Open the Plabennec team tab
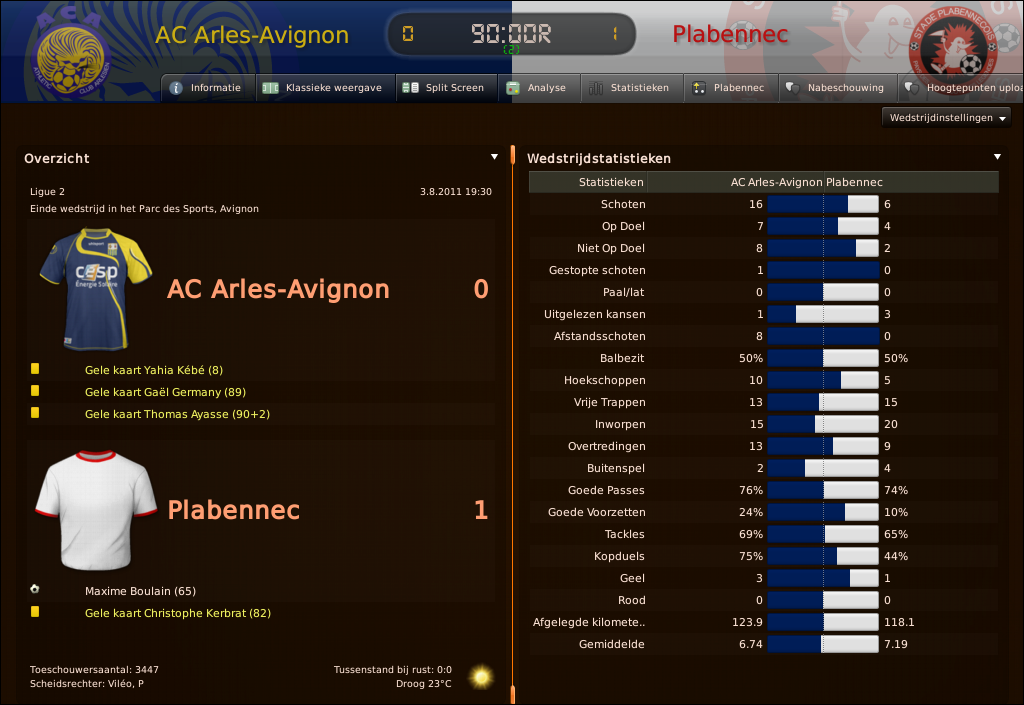Screen dimensions: 1024x705 [x=729, y=88]
